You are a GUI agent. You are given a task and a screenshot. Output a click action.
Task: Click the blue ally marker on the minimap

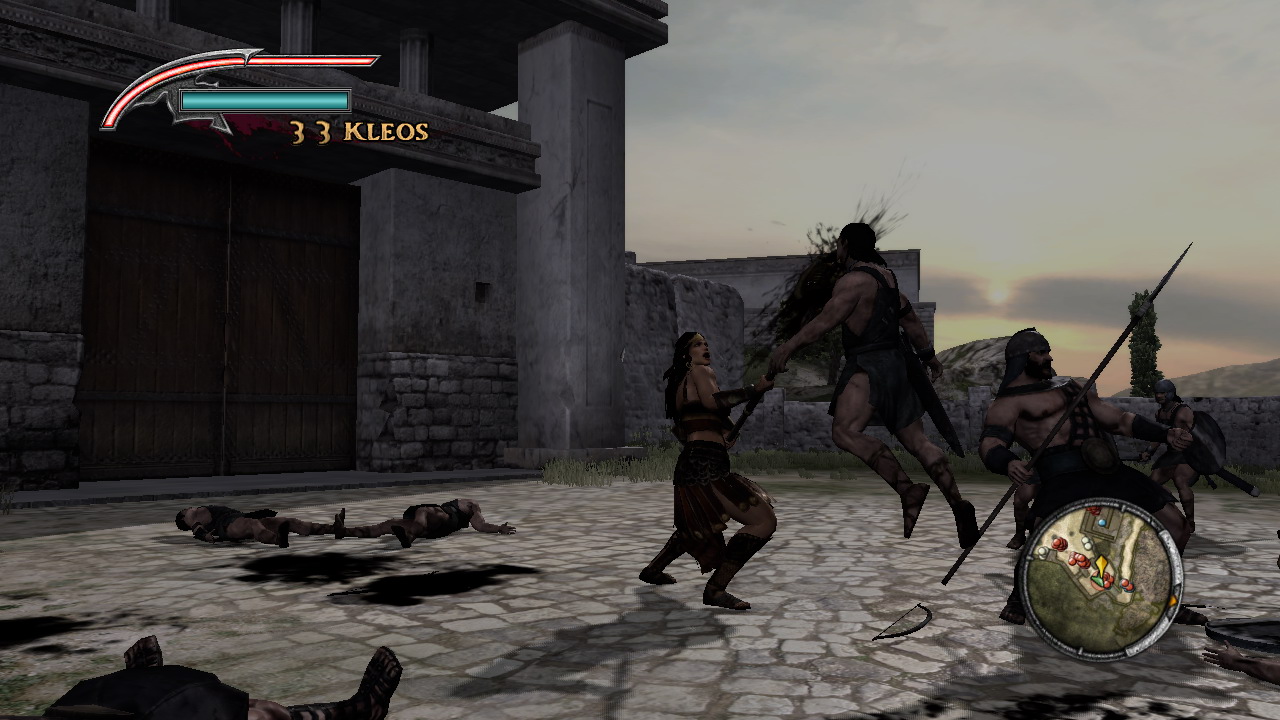pos(1101,523)
